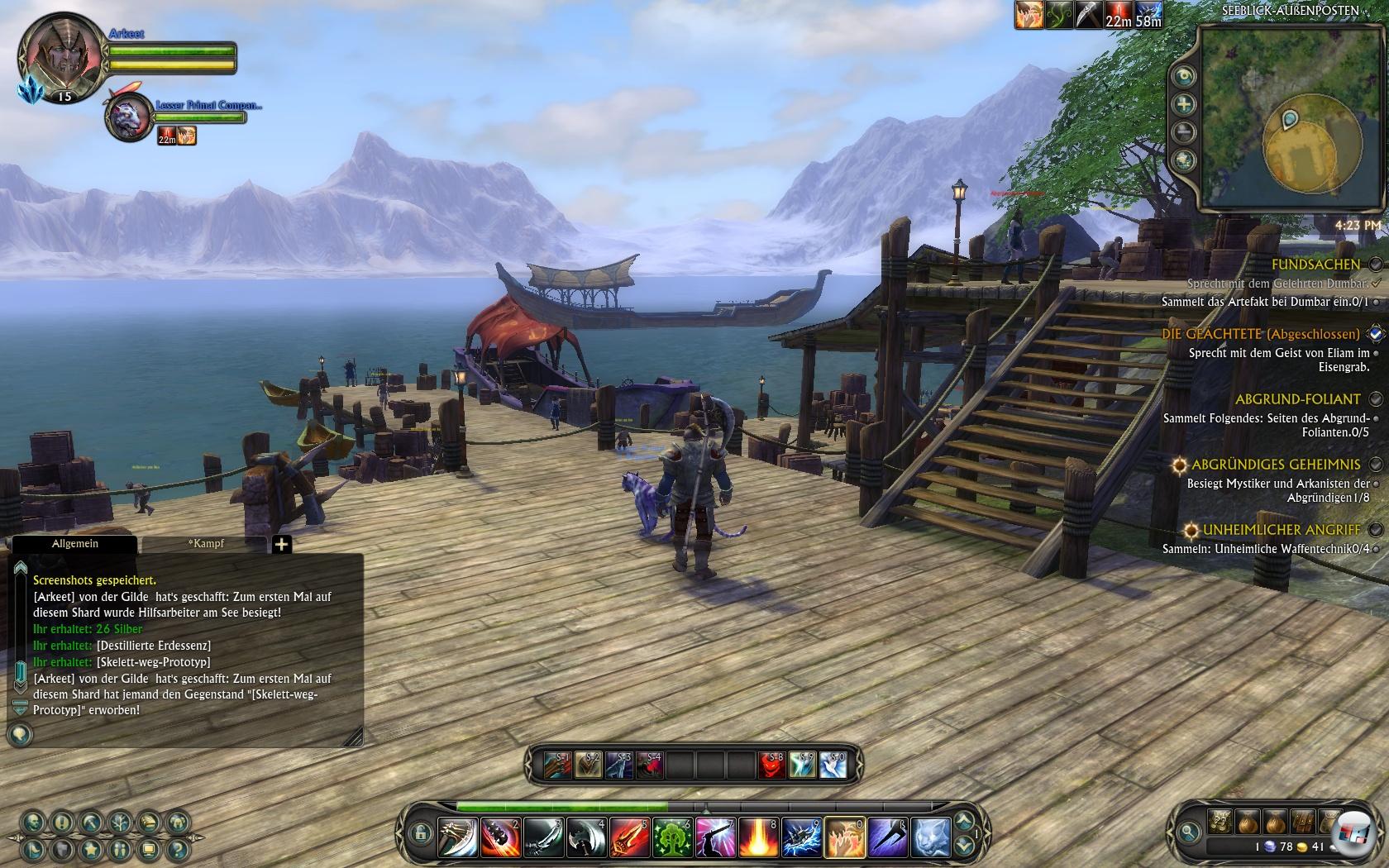Toggle the action bar lock

pyautogui.click(x=421, y=832)
